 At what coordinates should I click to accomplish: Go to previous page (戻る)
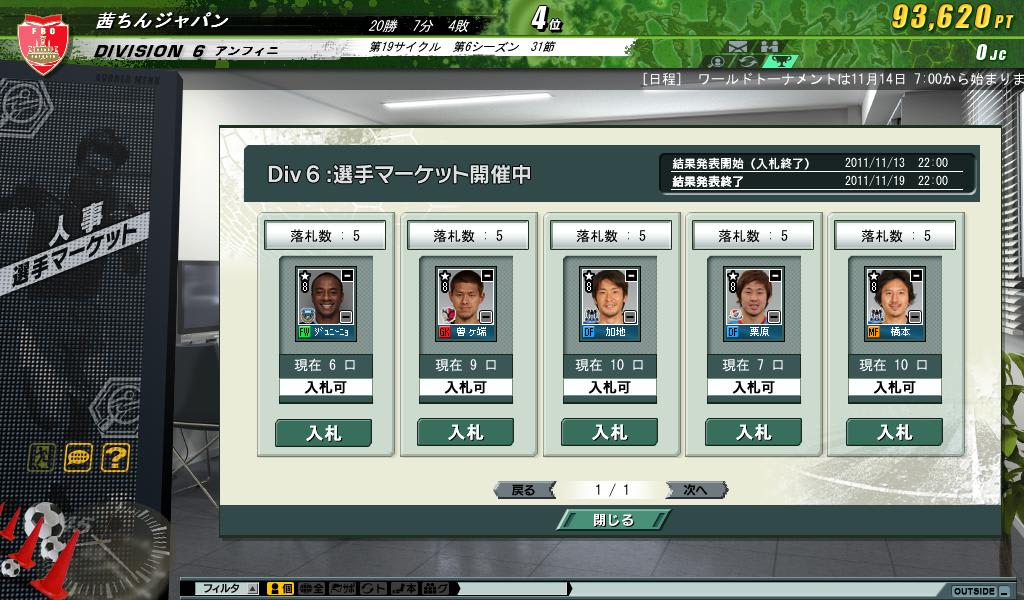524,490
